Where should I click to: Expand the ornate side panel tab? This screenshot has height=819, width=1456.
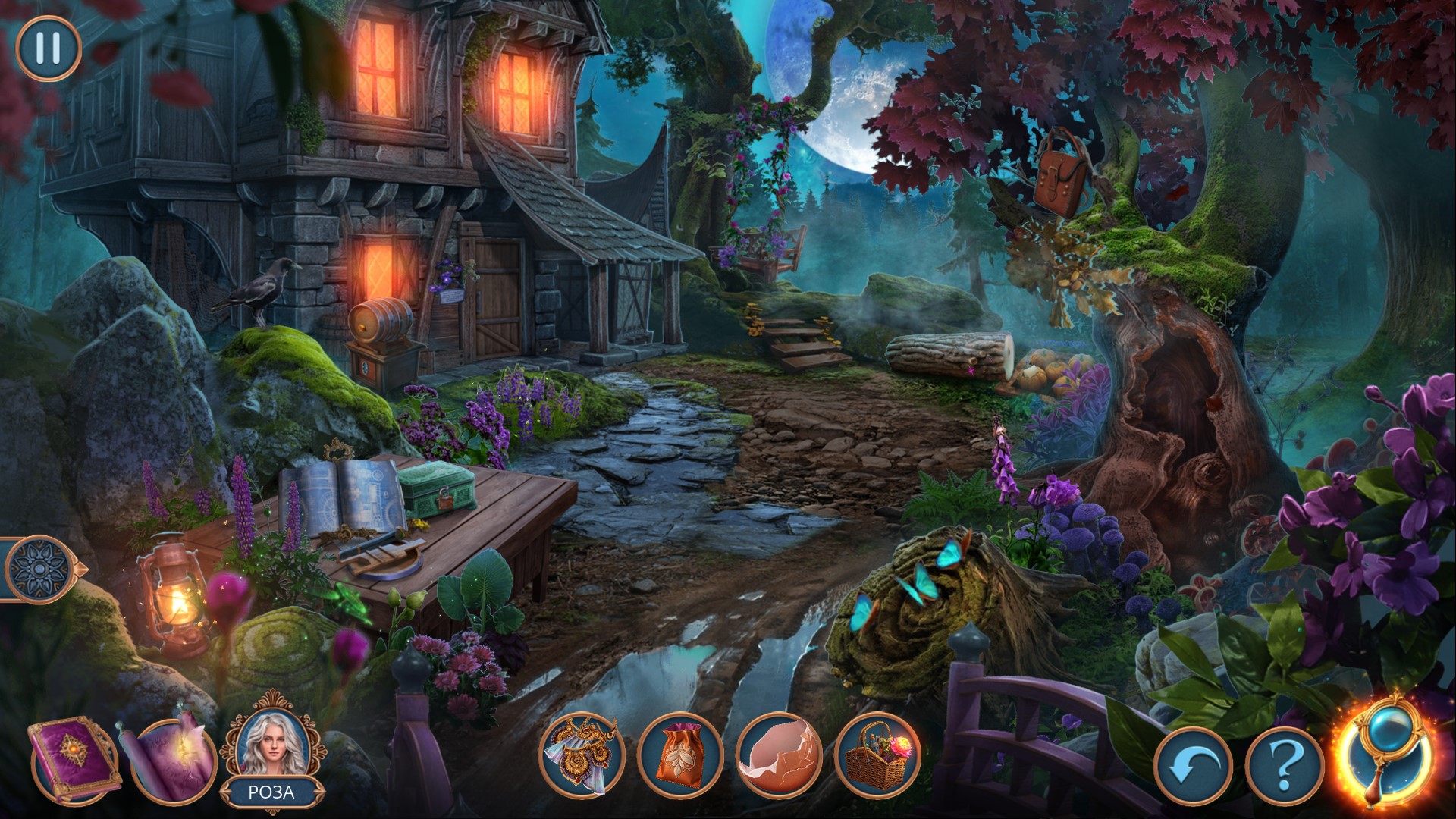point(39,568)
